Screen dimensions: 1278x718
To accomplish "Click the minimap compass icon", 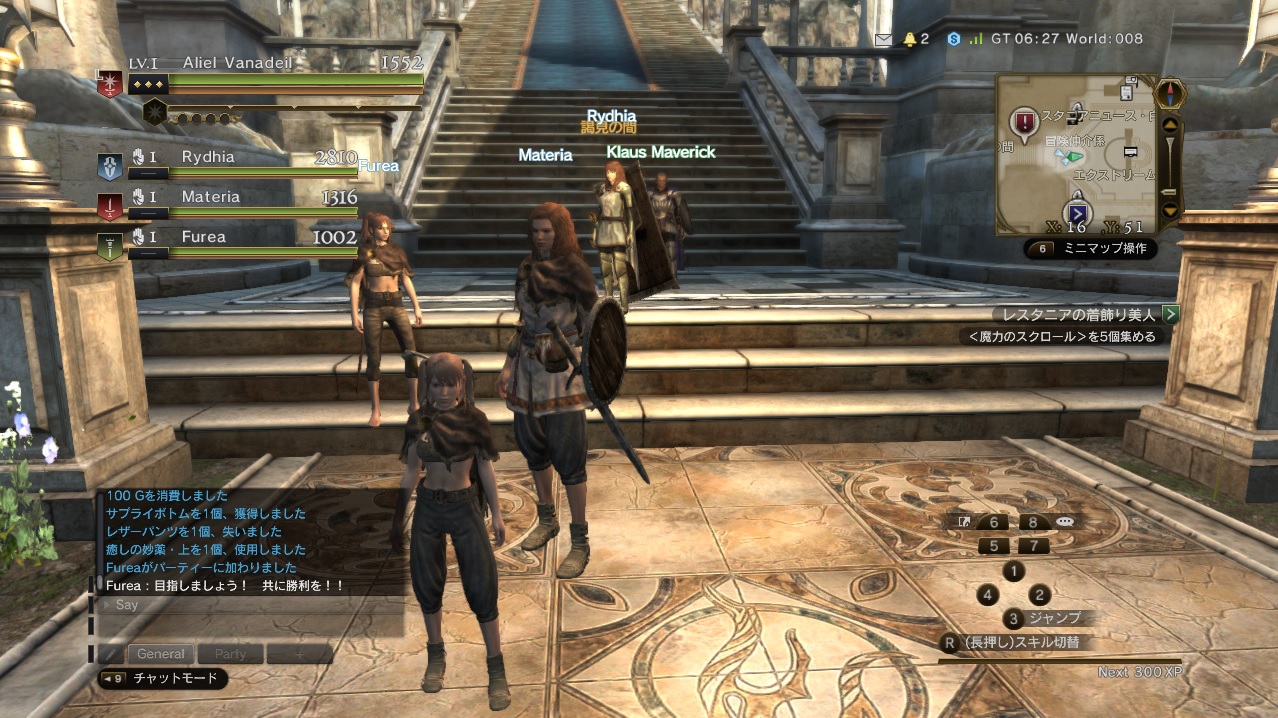I will click(x=1170, y=93).
